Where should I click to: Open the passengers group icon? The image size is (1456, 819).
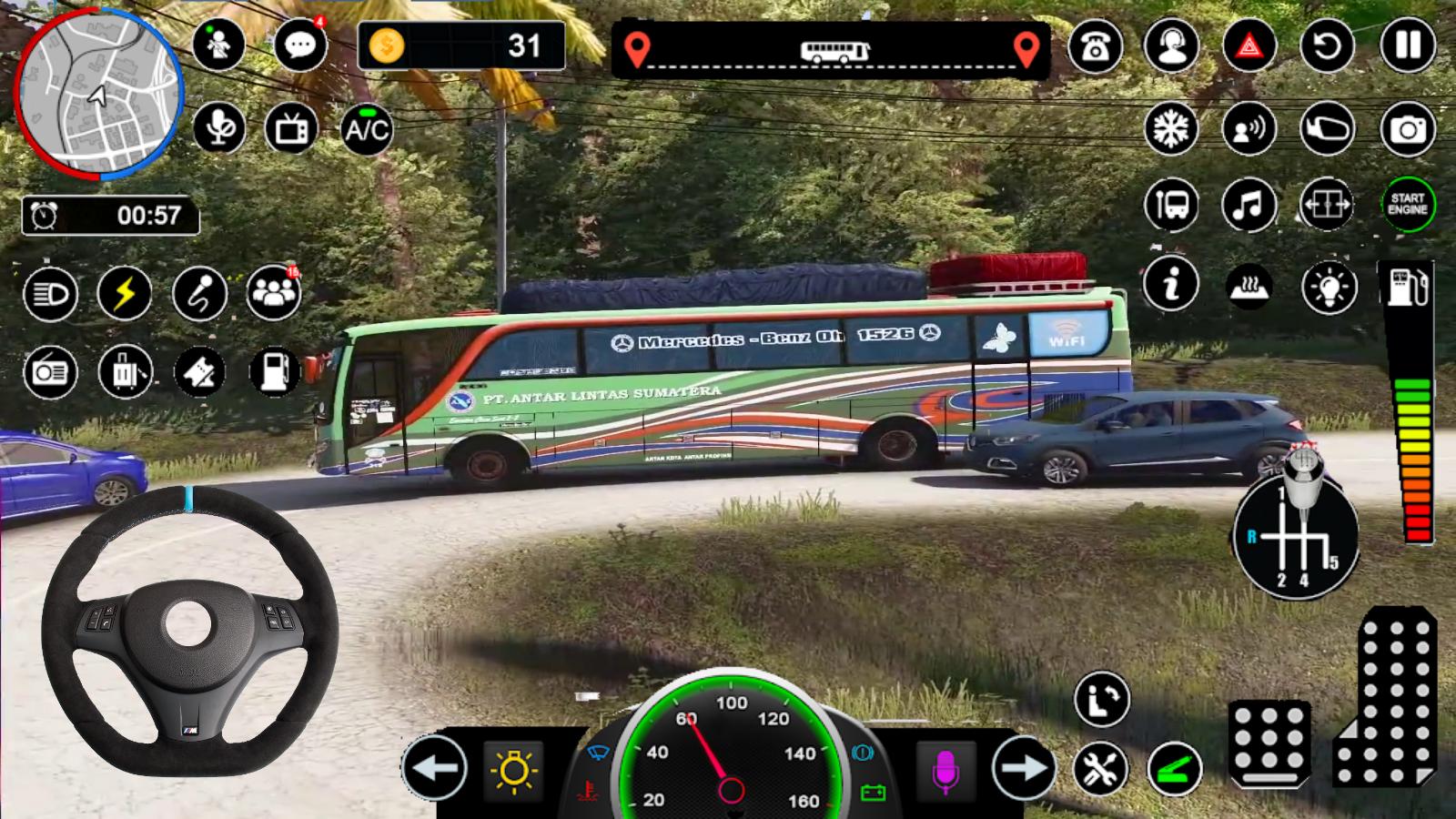273,293
